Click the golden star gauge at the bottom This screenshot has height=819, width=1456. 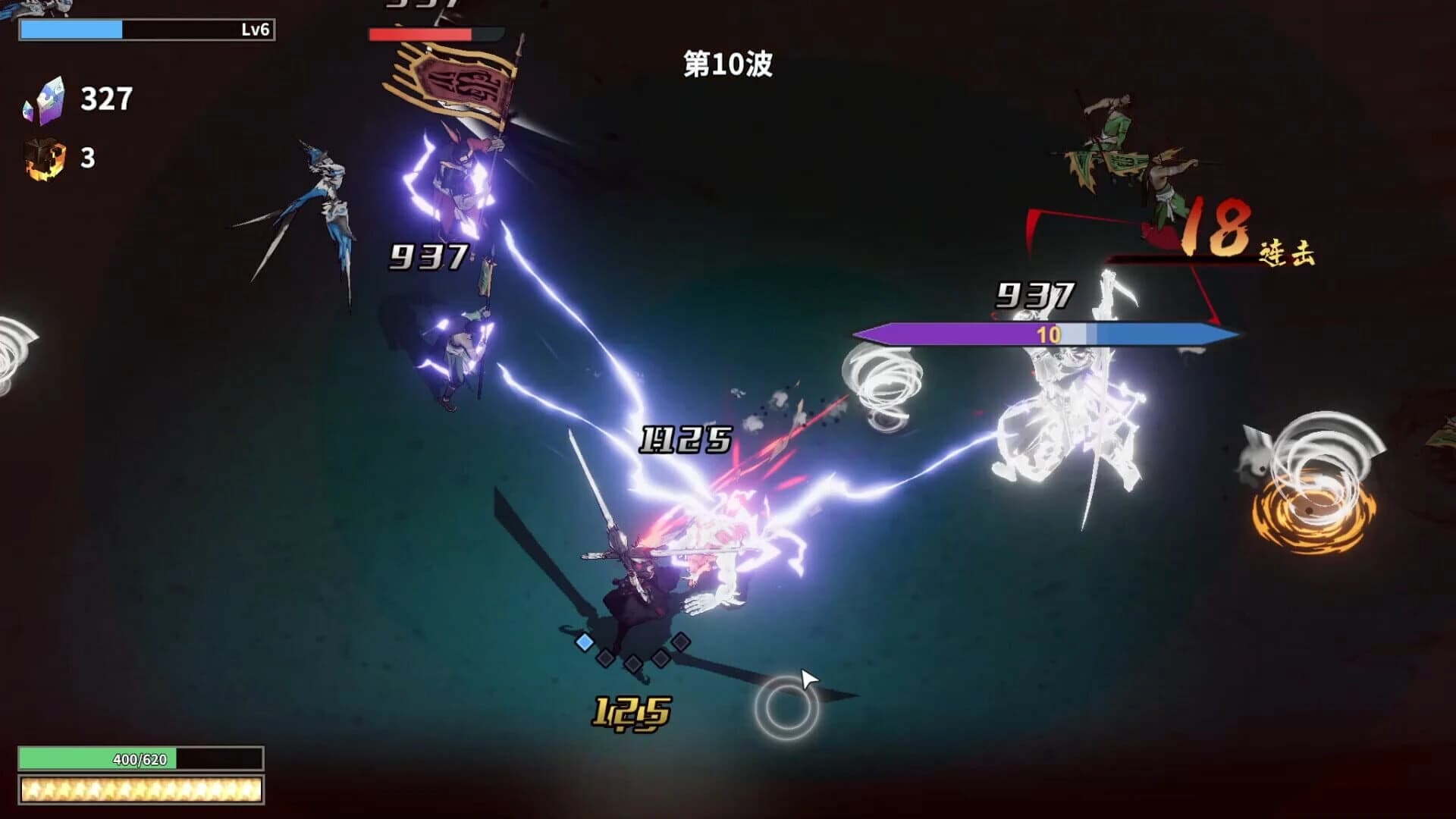coord(140,790)
